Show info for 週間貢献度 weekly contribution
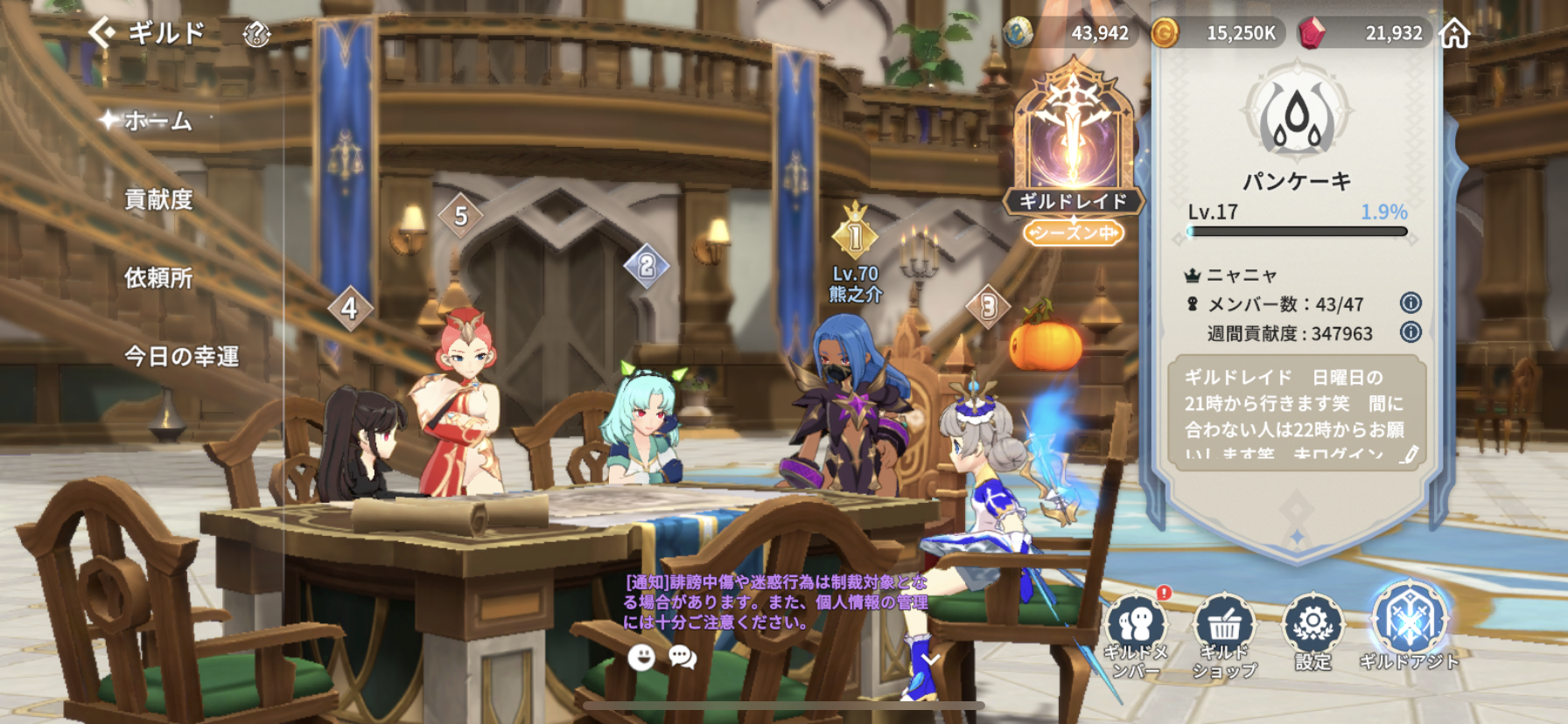The image size is (1568, 724). (x=1410, y=332)
